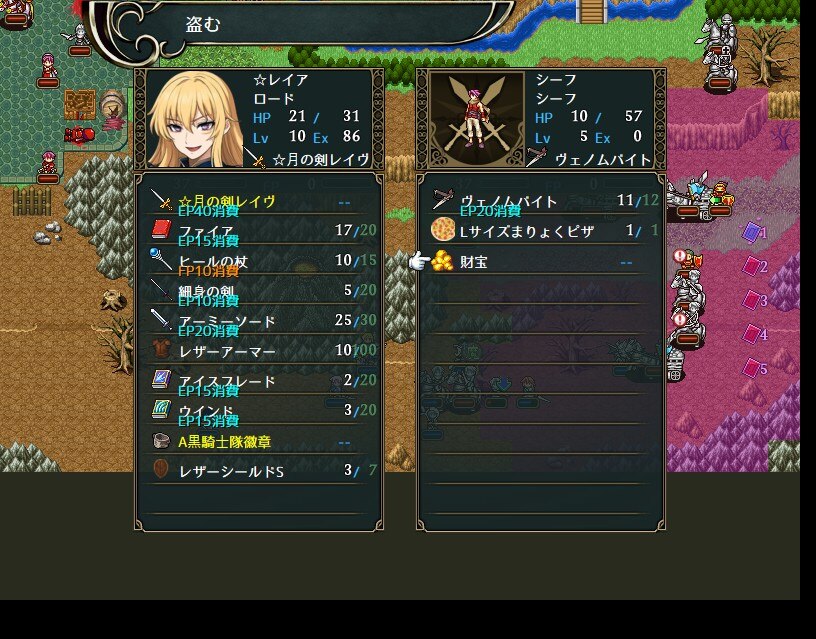The image size is (816, 639).
Task: Click Reia's blonde character portrait
Action: click(x=193, y=119)
